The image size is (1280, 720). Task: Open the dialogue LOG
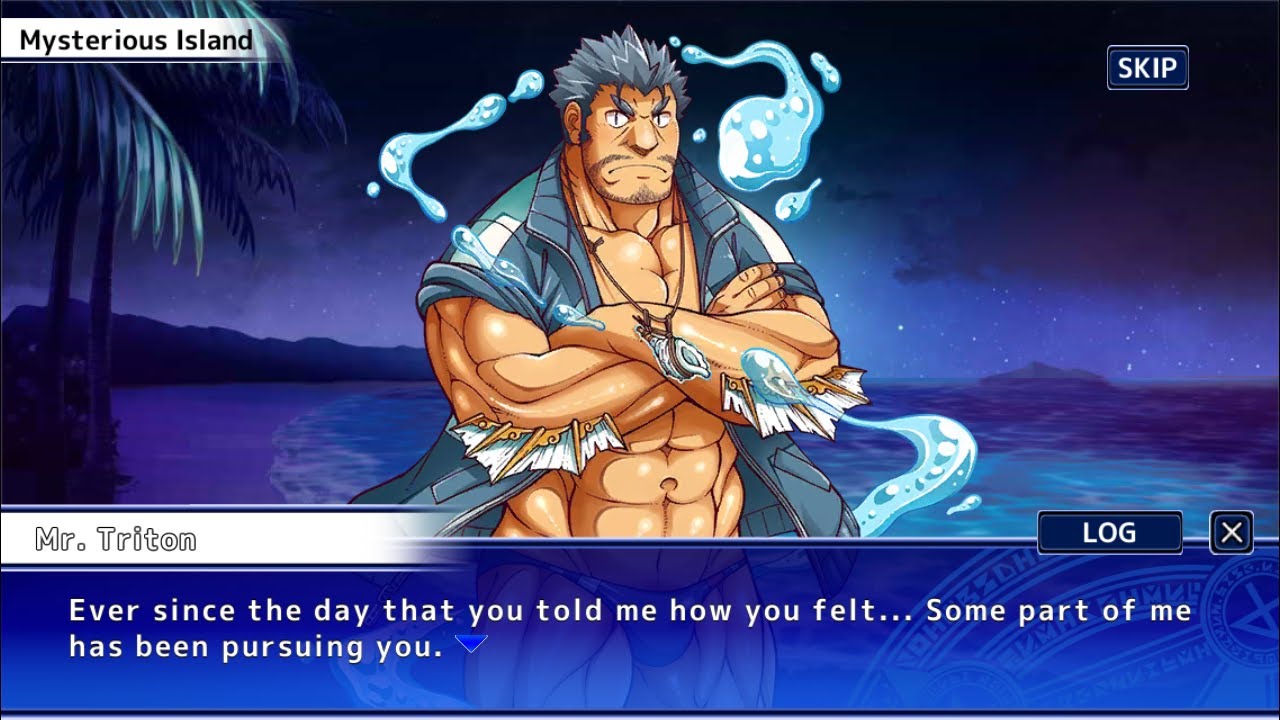[1110, 533]
